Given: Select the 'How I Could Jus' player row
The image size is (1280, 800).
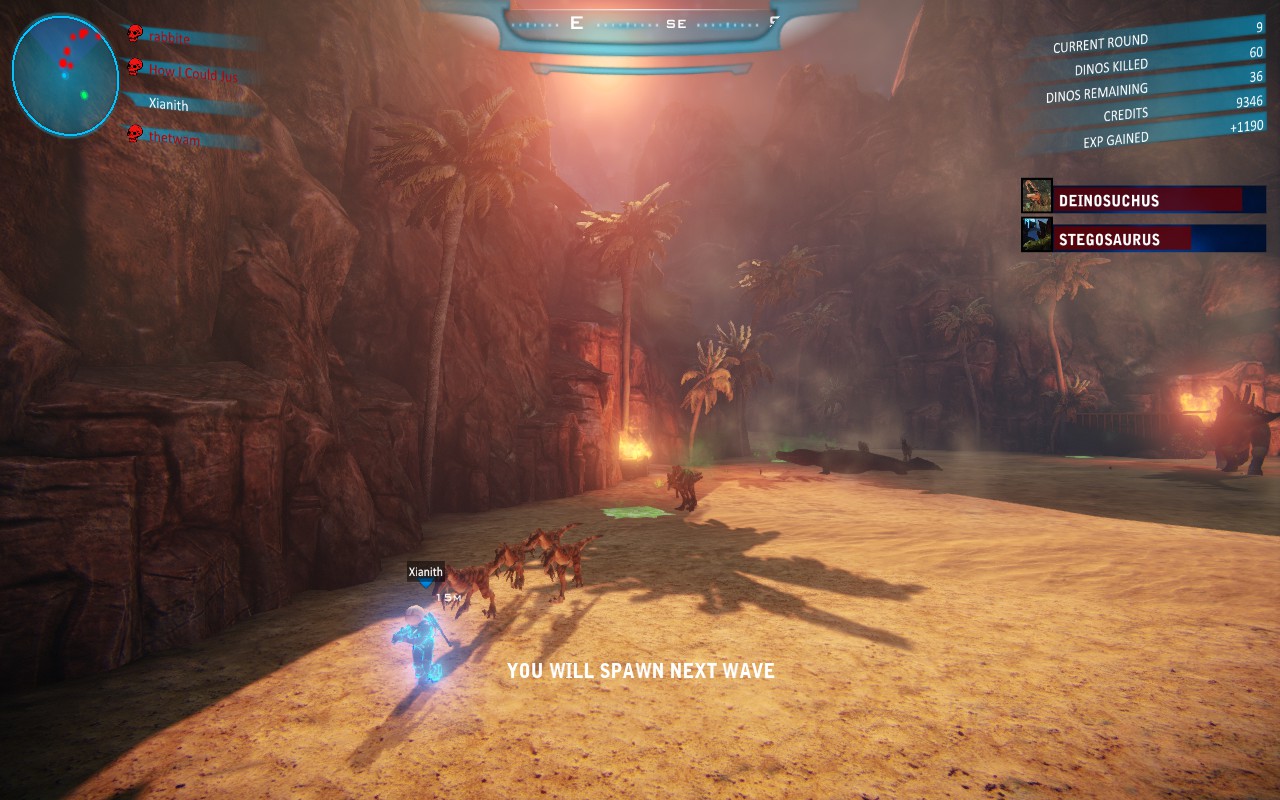Looking at the screenshot, I should 189,71.
